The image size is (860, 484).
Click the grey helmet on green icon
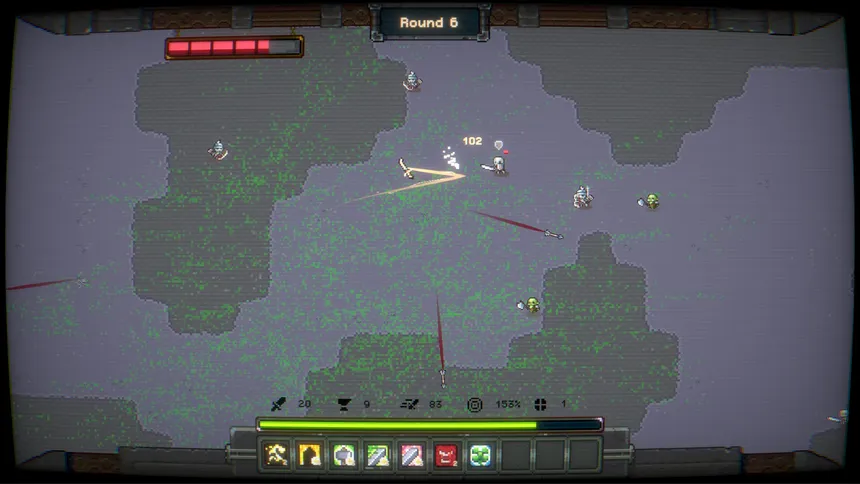coord(344,456)
